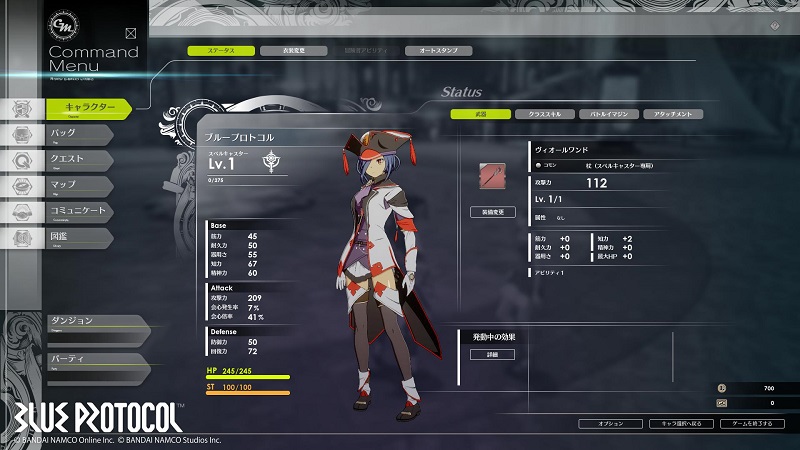Open the クエスト (Quest) menu

click(80, 159)
